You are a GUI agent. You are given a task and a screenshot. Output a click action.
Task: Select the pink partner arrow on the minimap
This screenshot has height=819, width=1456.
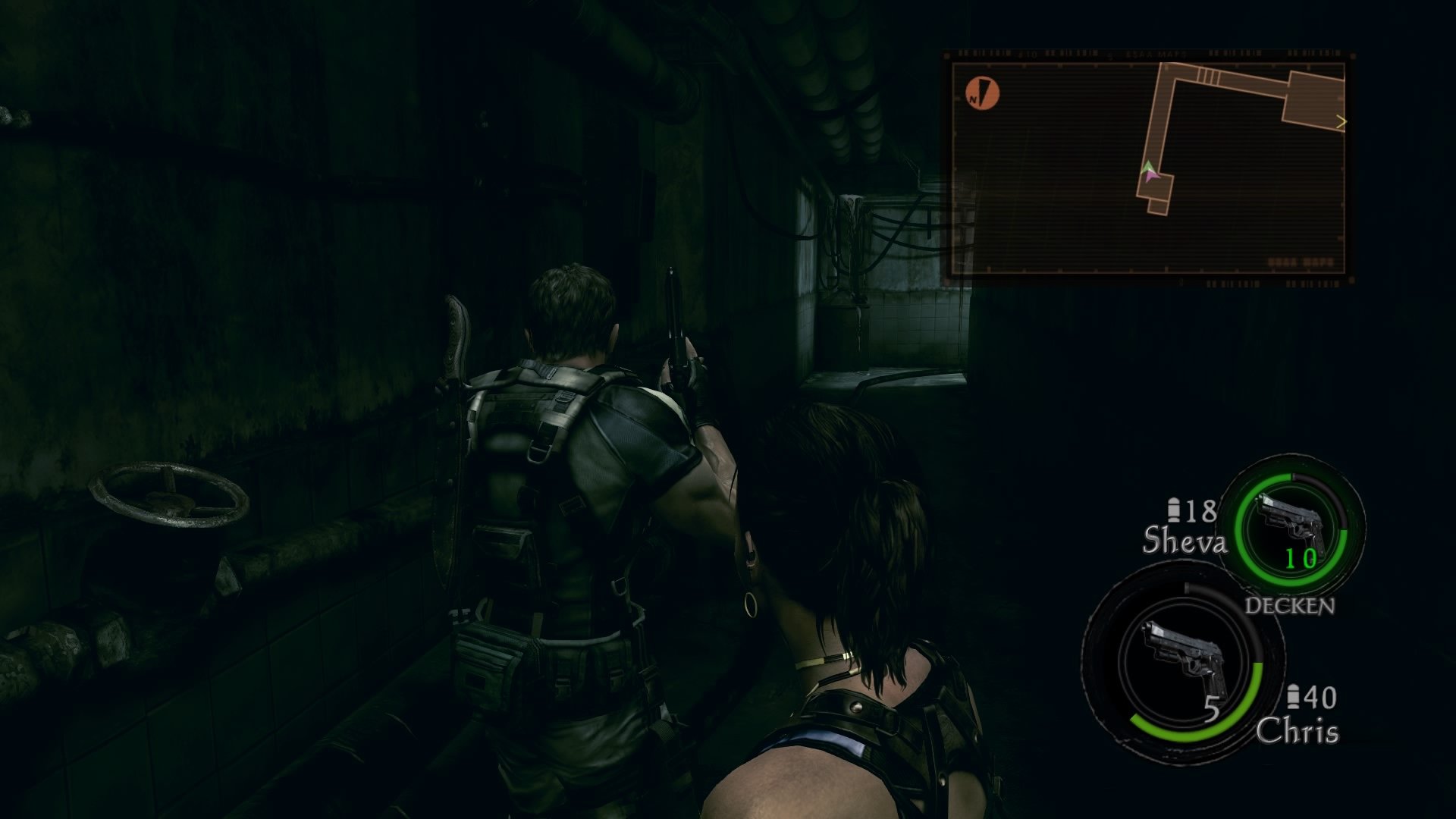(1151, 176)
